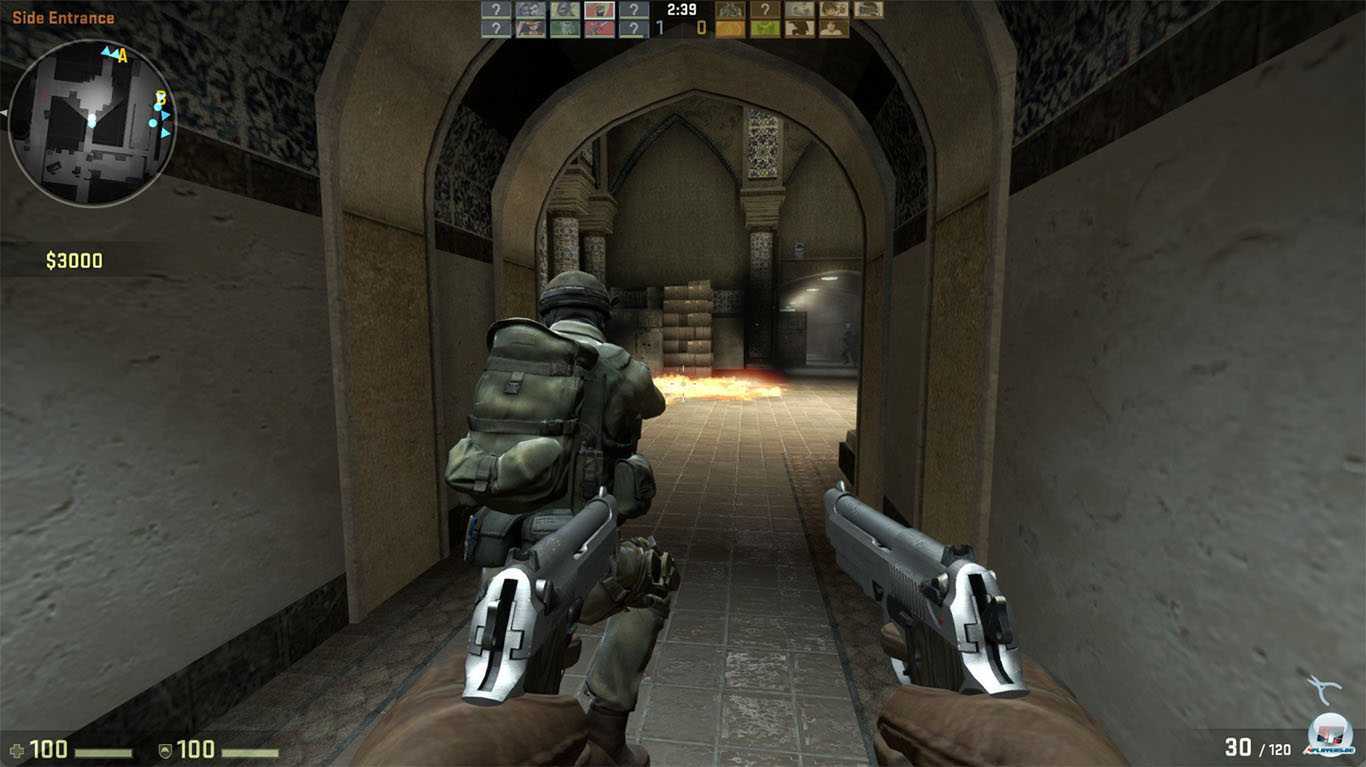Image resolution: width=1366 pixels, height=767 pixels.
Task: Select the yellow bombsite B marker on the radar
Action: point(159,98)
